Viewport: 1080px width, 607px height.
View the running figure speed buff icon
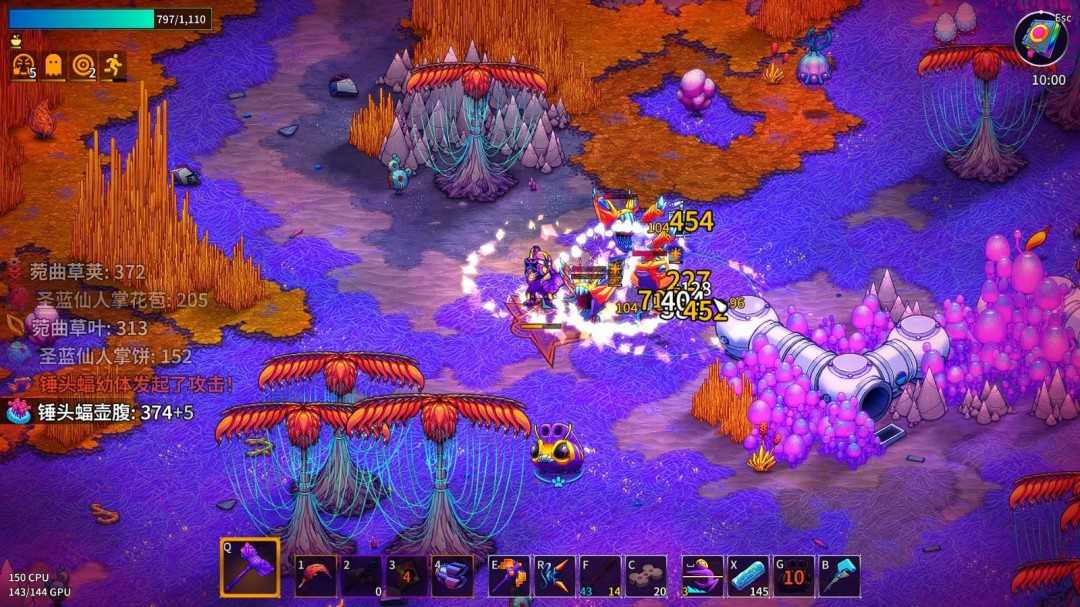(113, 66)
